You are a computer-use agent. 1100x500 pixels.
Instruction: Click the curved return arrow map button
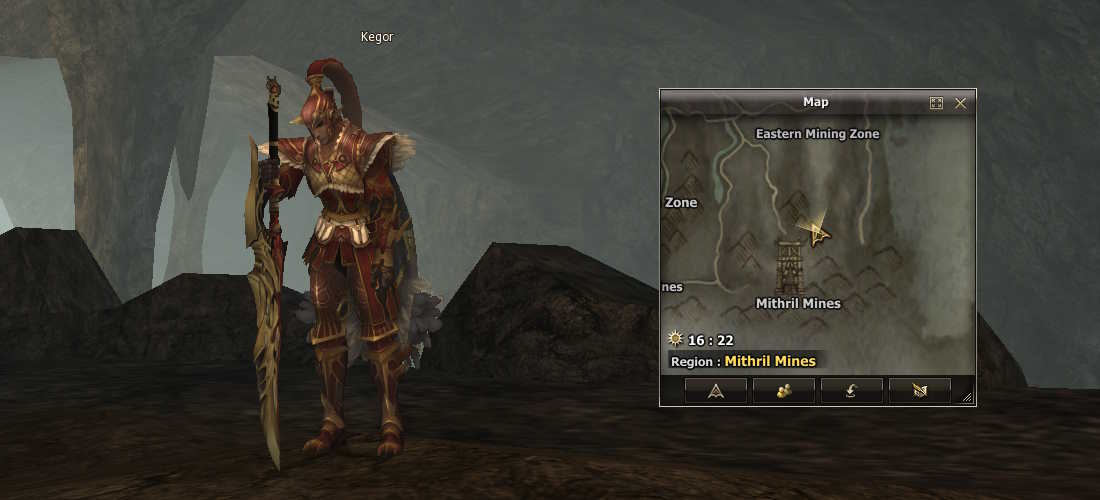851,391
